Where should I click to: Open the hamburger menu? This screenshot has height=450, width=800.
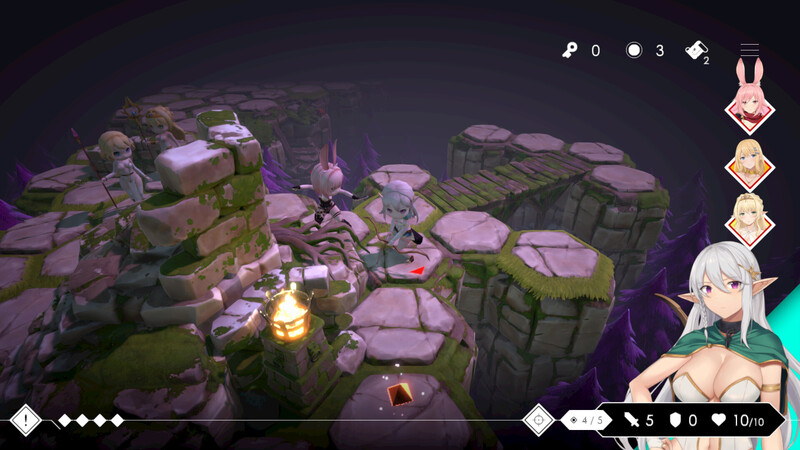(x=749, y=50)
